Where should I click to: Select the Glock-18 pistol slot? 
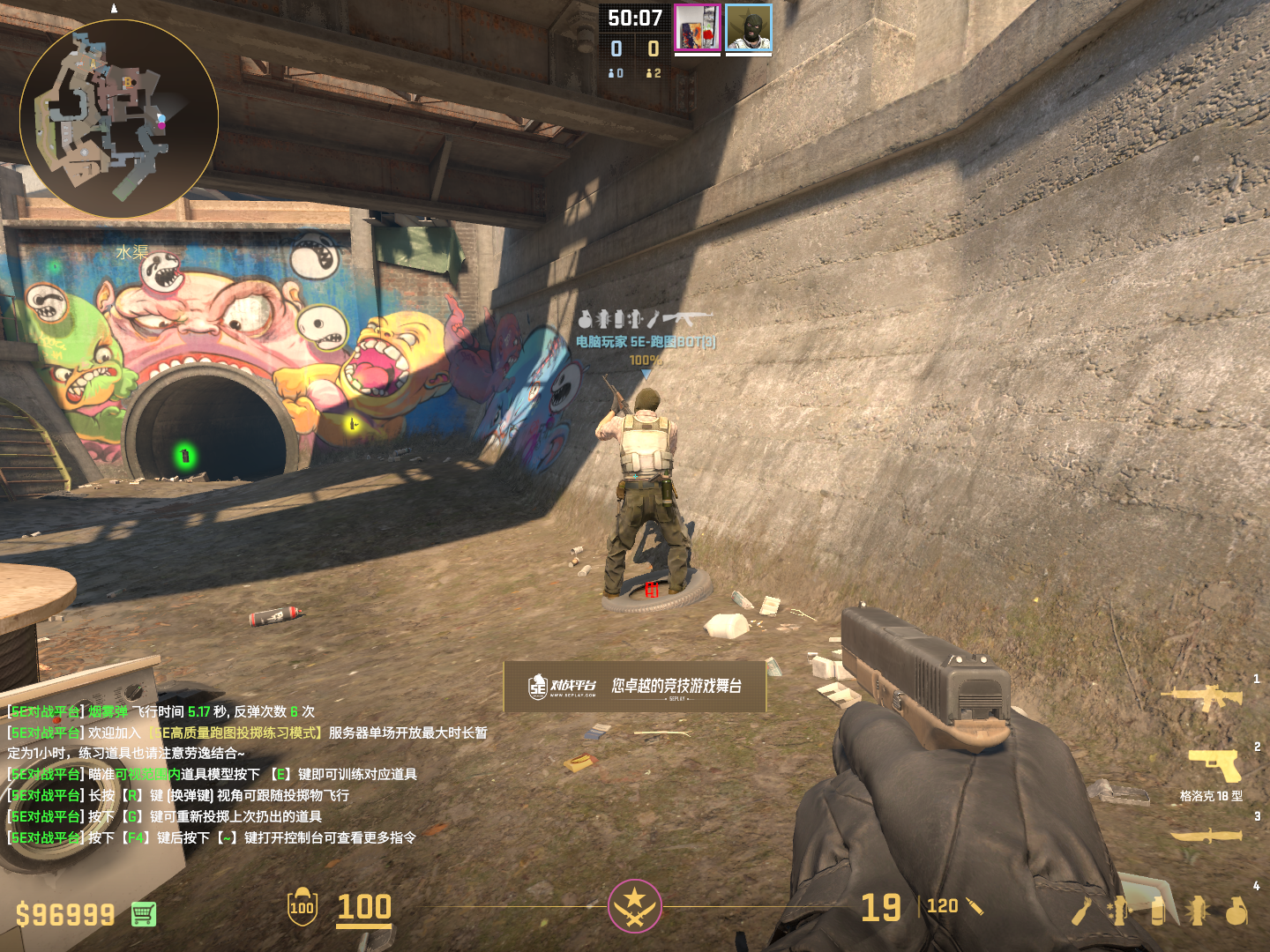(x=1215, y=765)
